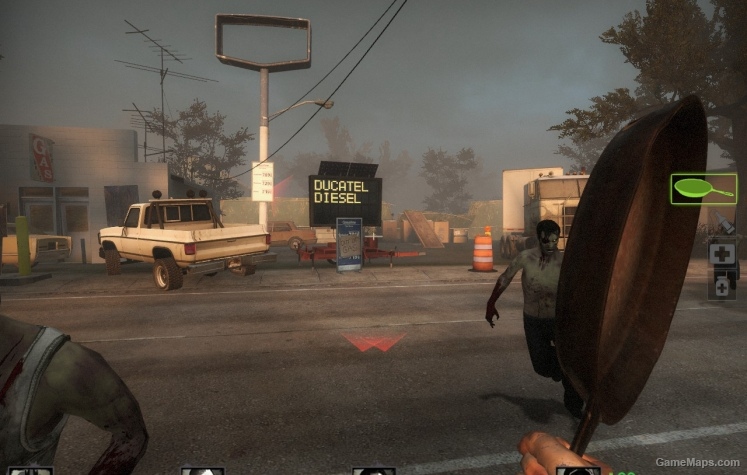747x475 pixels.
Task: Choose the first aid kit slot
Action: click(x=722, y=253)
